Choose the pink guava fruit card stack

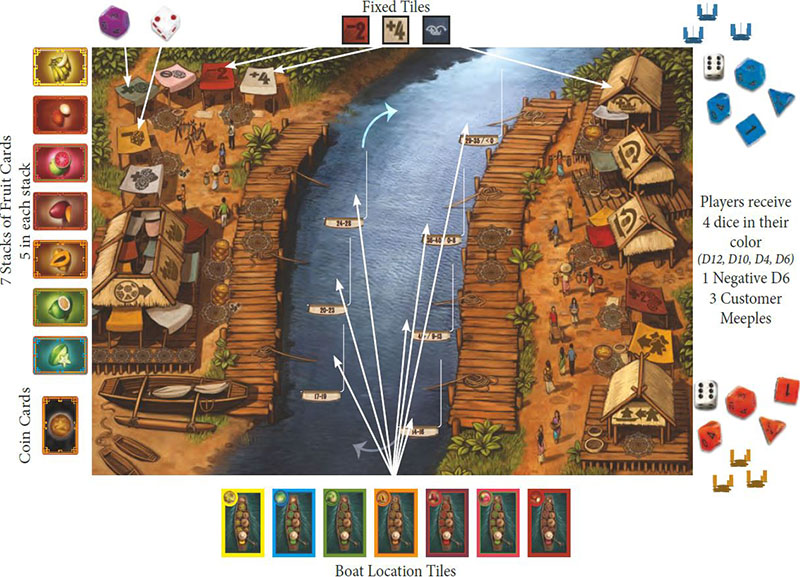(53, 162)
